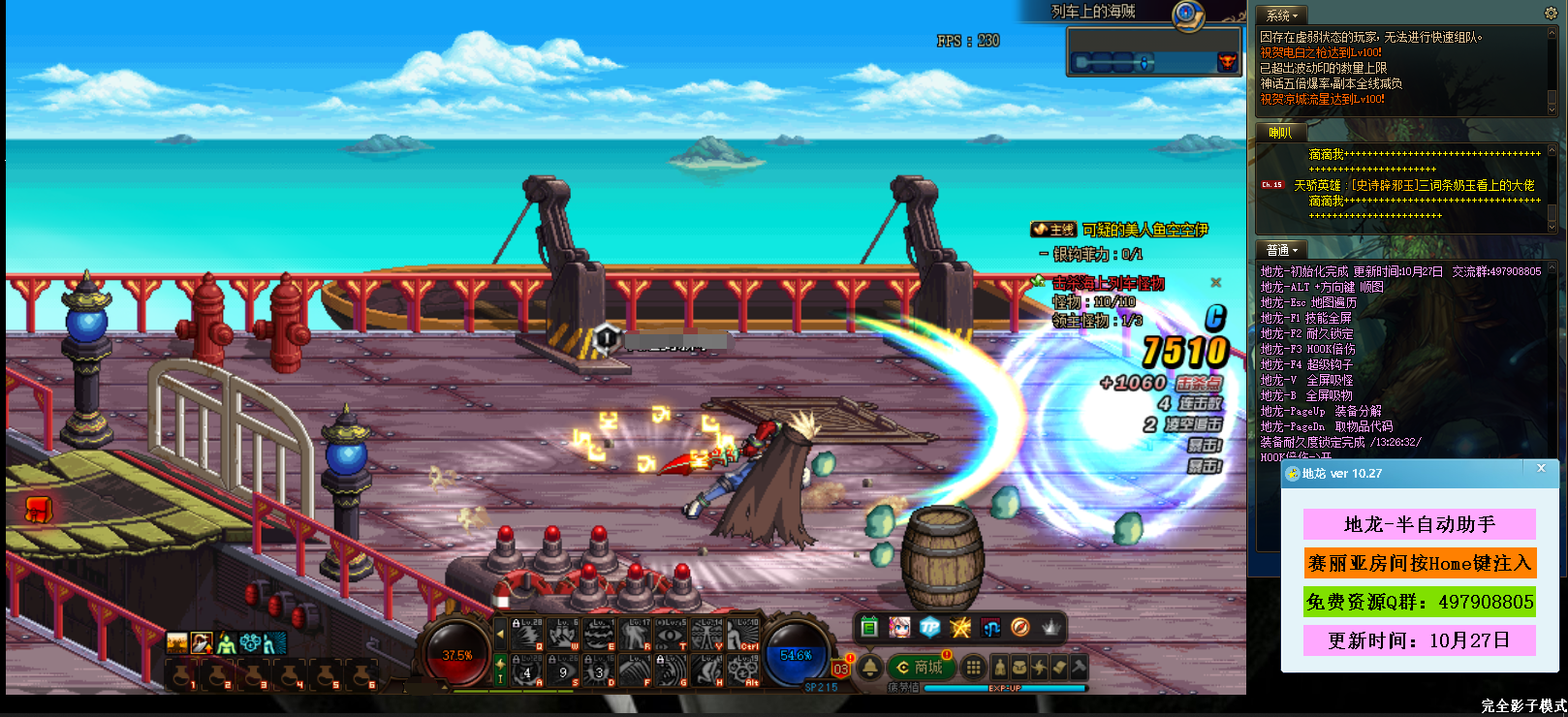Click the bell notification icon
The width and height of the screenshot is (1568, 717).
[x=870, y=667]
